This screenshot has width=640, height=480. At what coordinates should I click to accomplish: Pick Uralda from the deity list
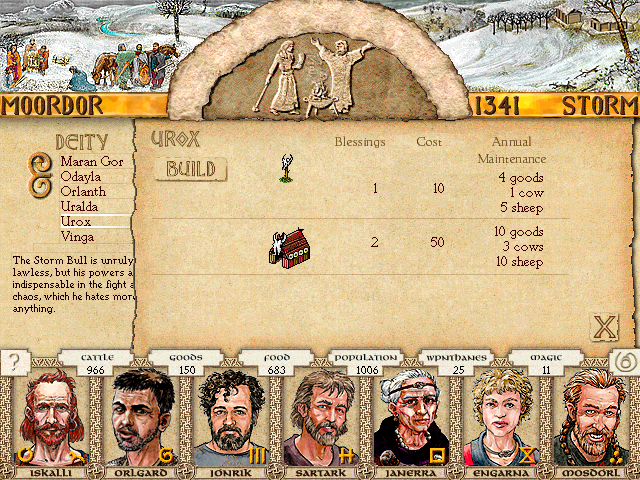(81, 206)
